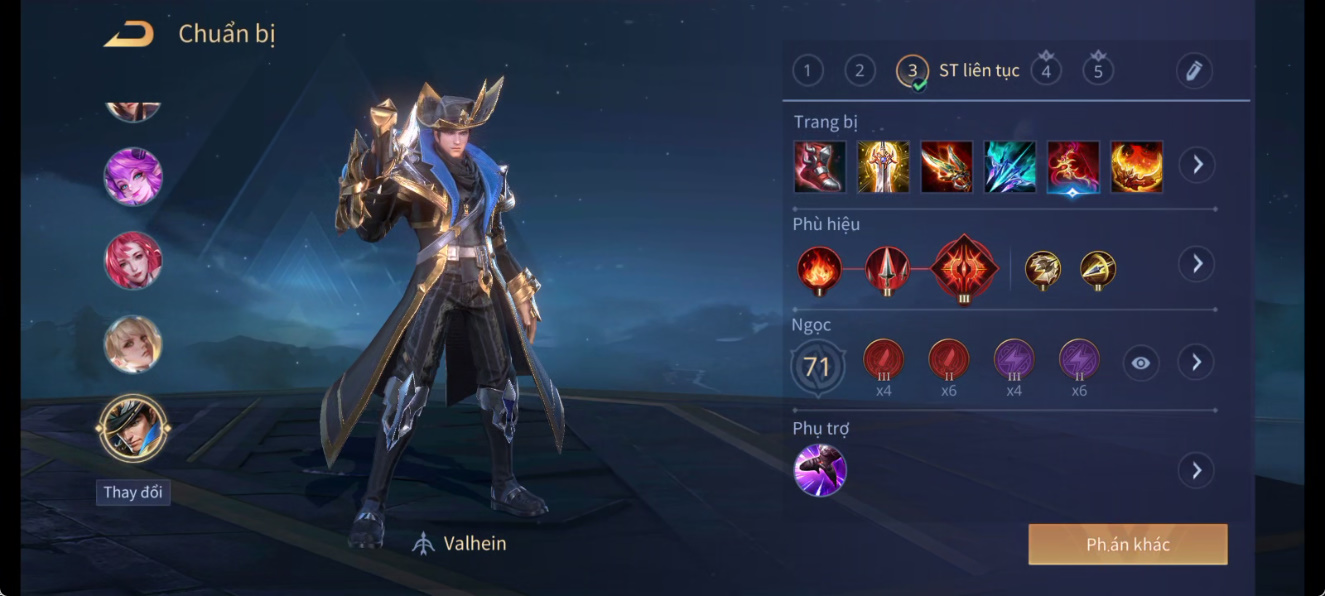
Task: Switch to preset tab 2
Action: coord(859,70)
